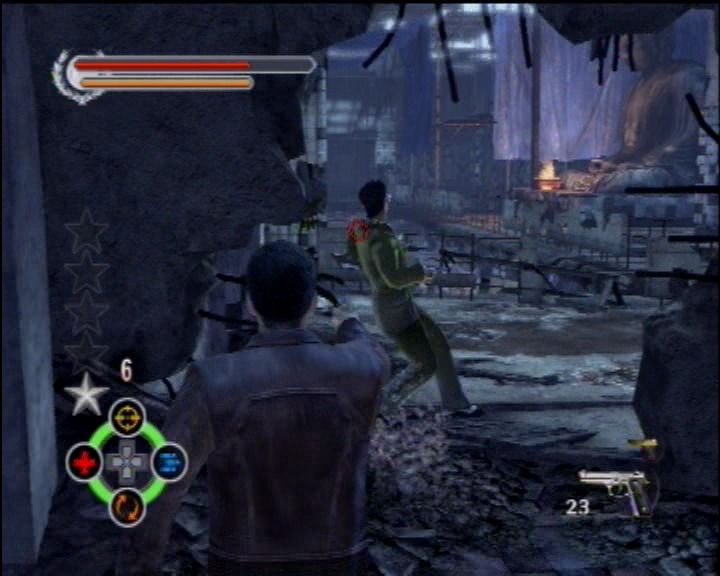Image resolution: width=720 pixels, height=576 pixels.
Task: Activate the blue stripes icon on the wheel
Action: coord(169,462)
